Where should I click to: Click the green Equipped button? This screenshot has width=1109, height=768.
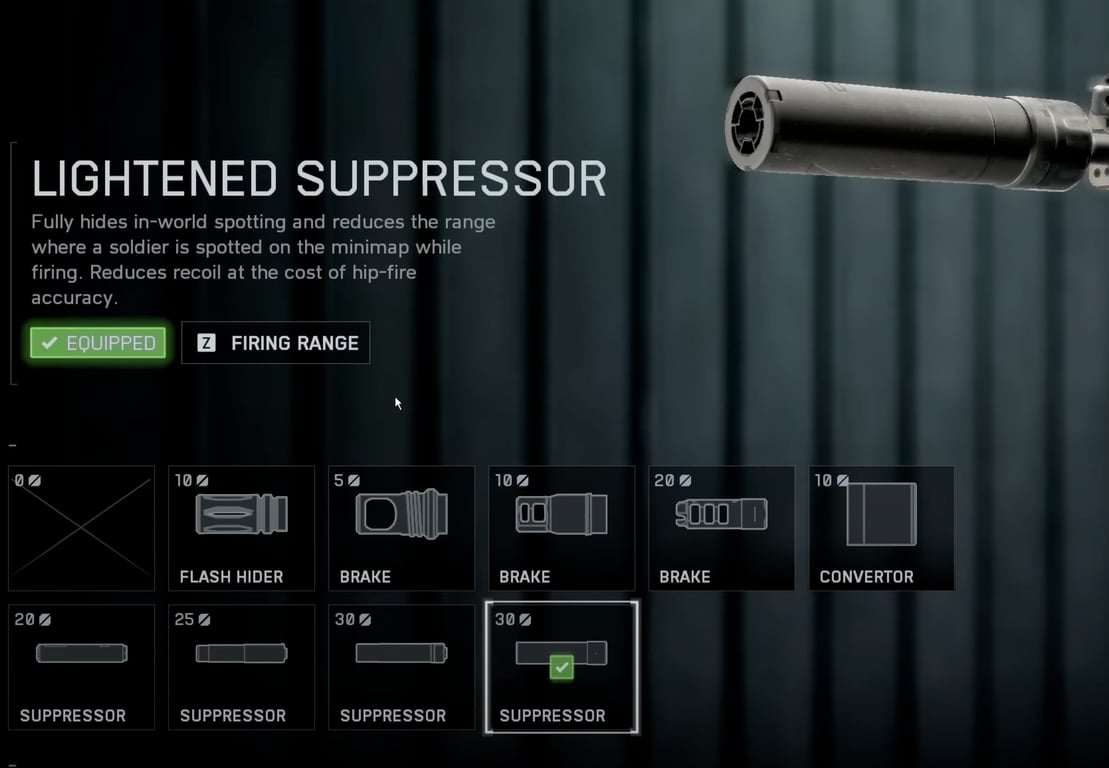point(98,343)
